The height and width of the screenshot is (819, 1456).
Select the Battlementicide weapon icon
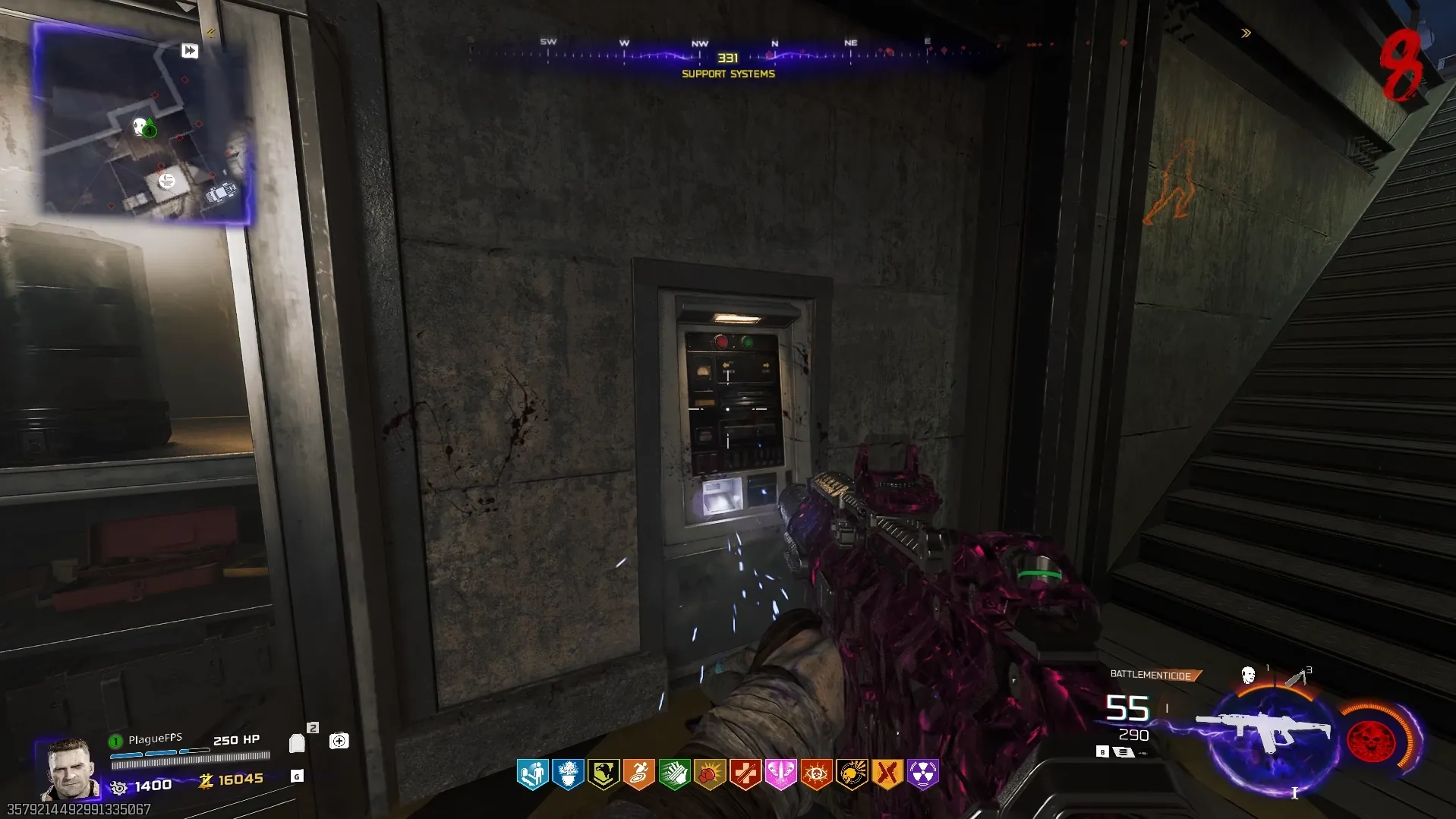click(x=1263, y=729)
